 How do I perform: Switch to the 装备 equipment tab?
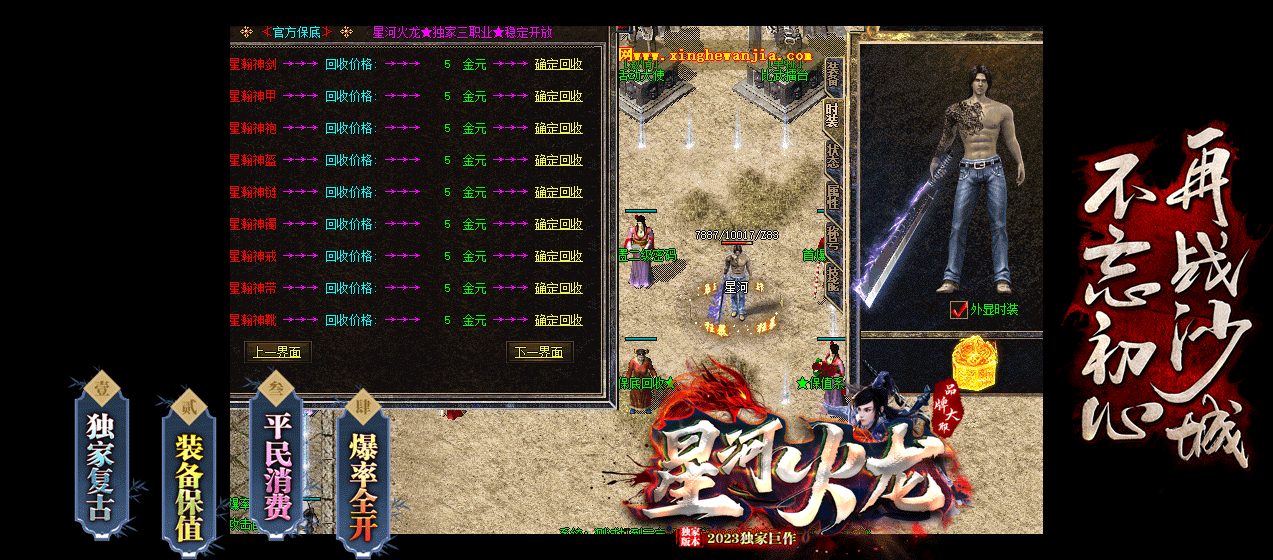pos(832,75)
